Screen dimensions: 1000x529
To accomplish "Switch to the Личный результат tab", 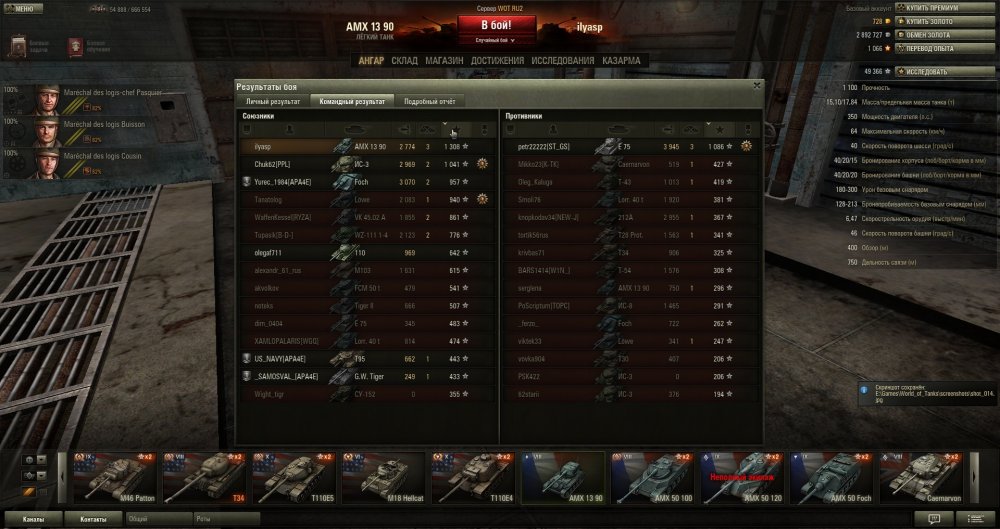I will (273, 102).
